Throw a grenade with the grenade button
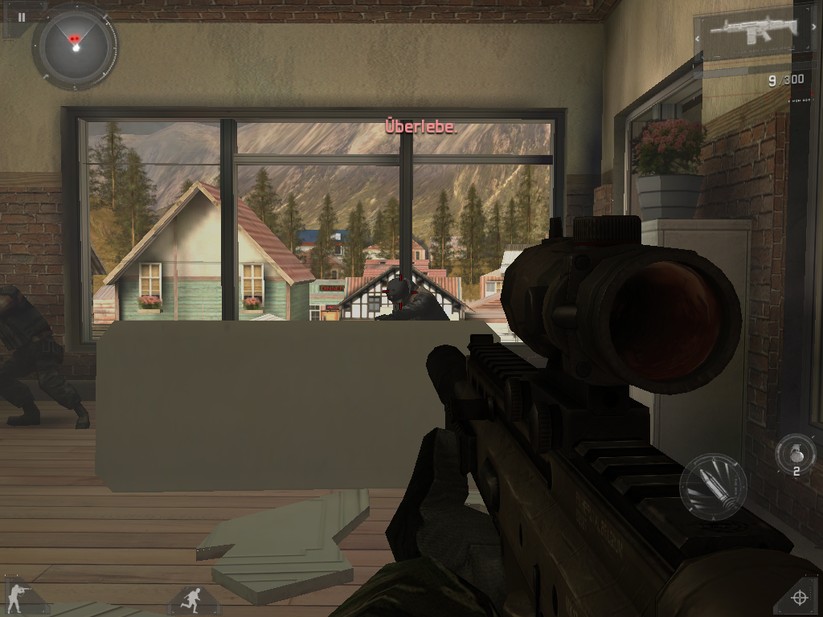Viewport: 823px width, 617px height. click(796, 454)
